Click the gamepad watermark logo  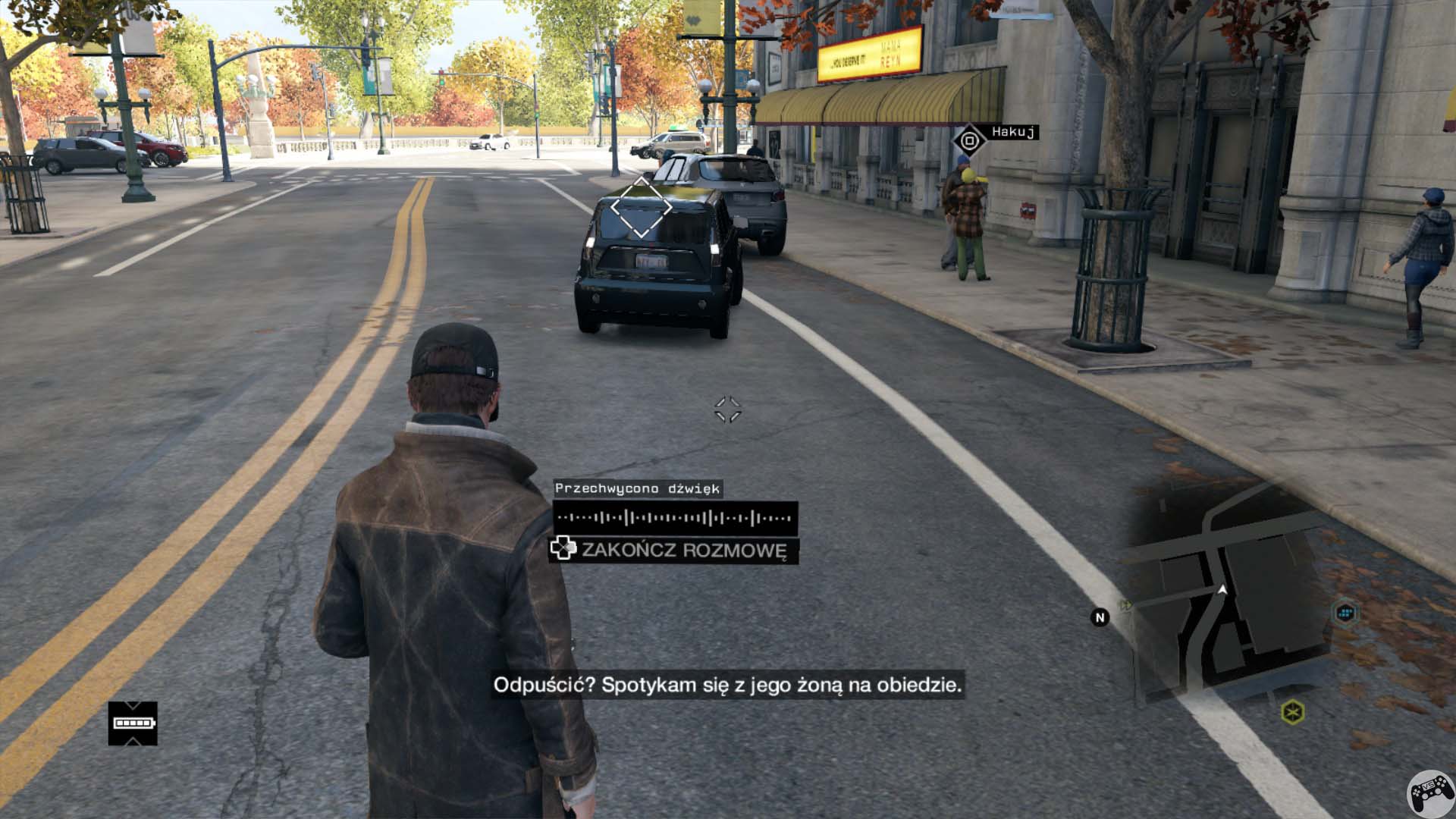click(1431, 794)
